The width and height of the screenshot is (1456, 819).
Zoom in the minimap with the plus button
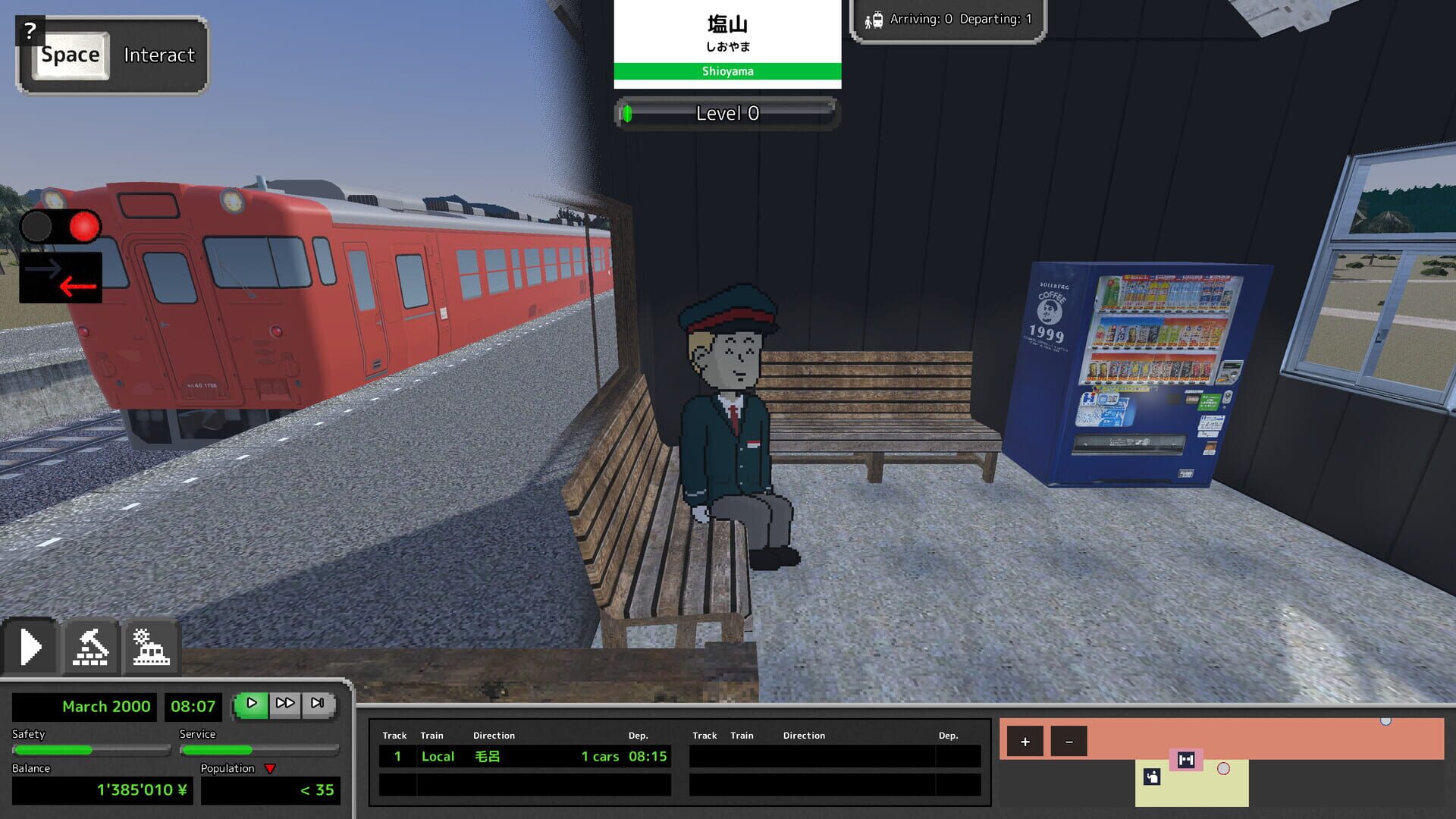click(1025, 741)
